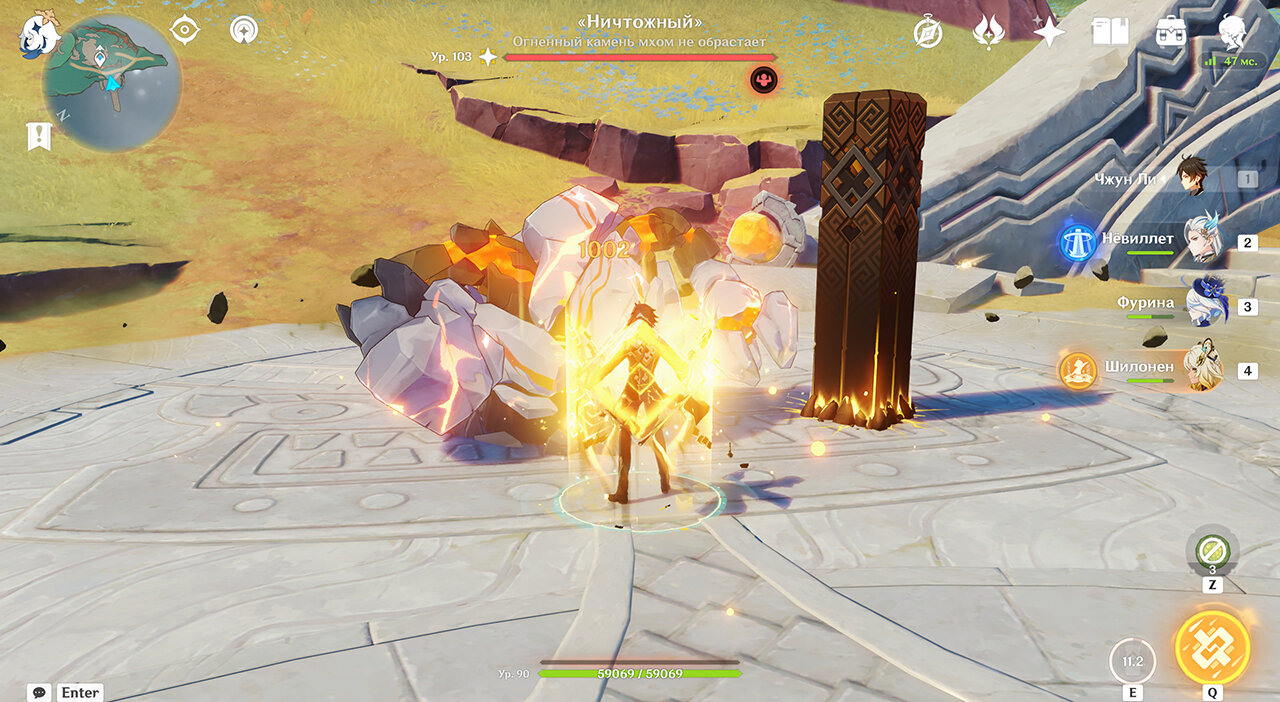Activate the golden elemental burst
Image resolution: width=1280 pixels, height=702 pixels.
click(1212, 647)
